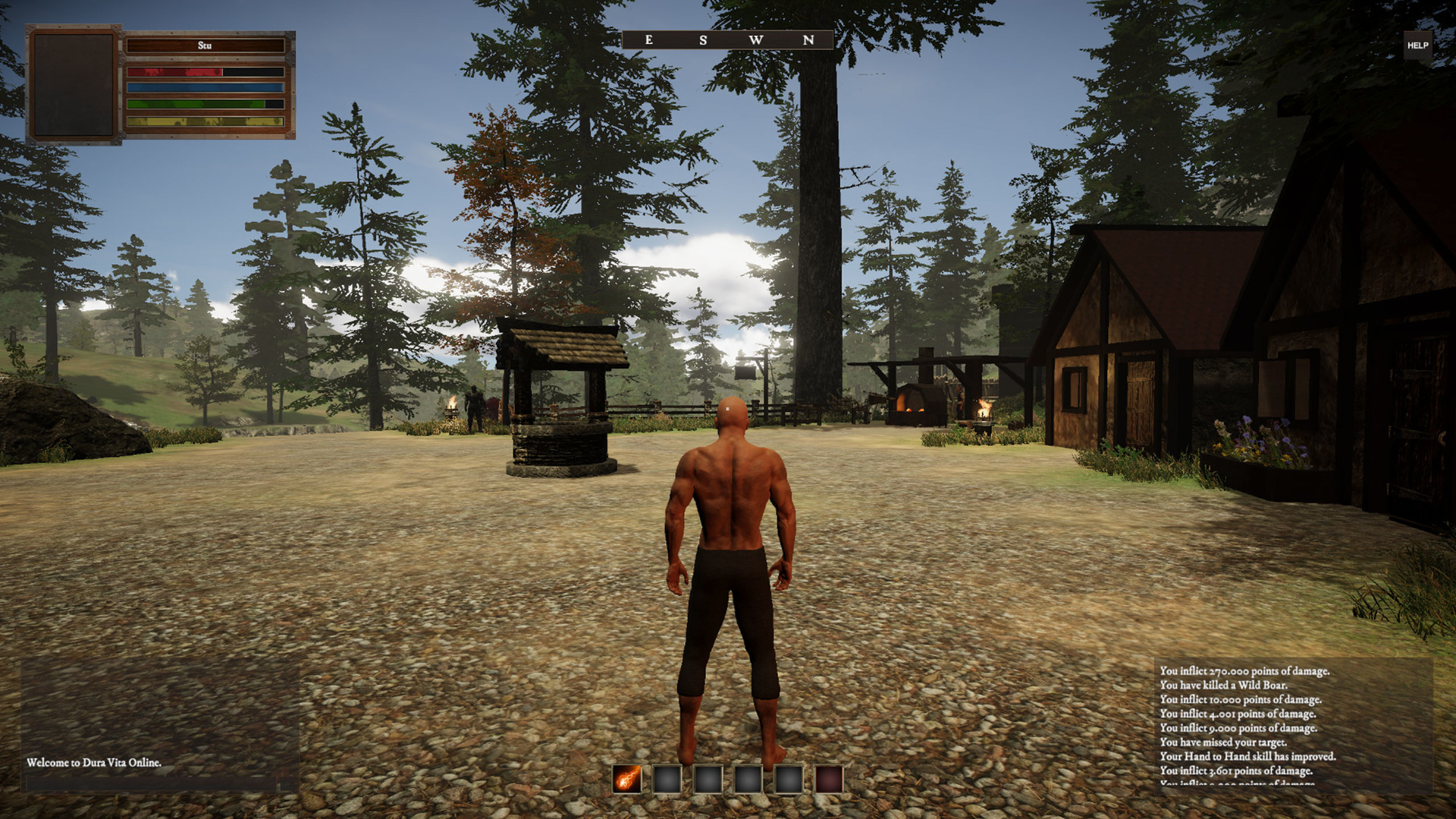Viewport: 1456px width, 819px height.
Task: Activate the fireball ability slot
Action: click(627, 779)
